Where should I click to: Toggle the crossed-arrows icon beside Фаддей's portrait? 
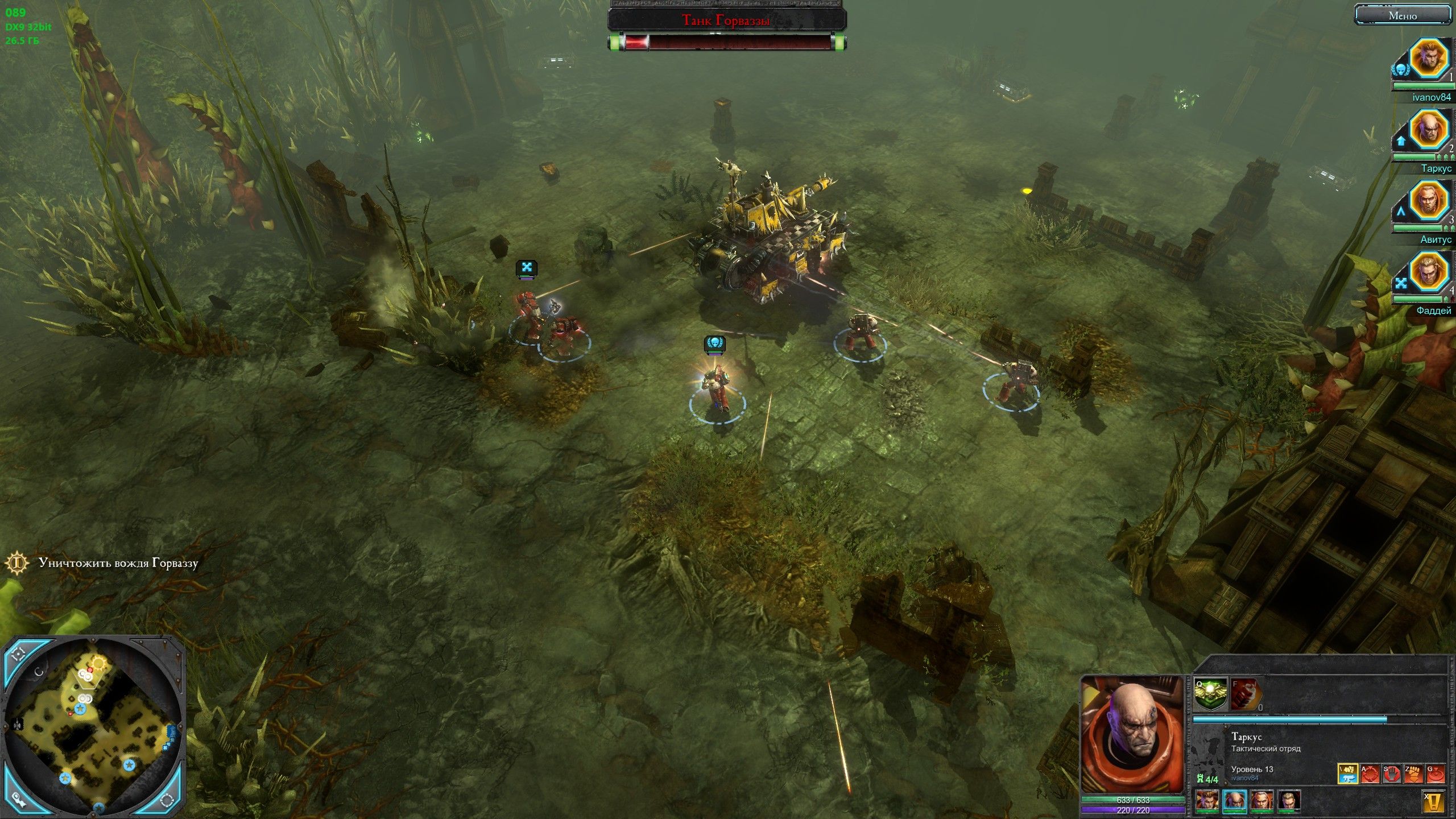click(1401, 280)
